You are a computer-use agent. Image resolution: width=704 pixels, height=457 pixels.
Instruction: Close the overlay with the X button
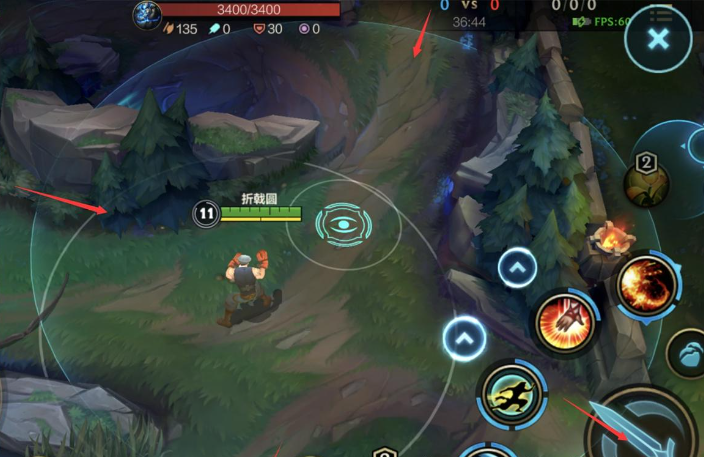click(657, 40)
